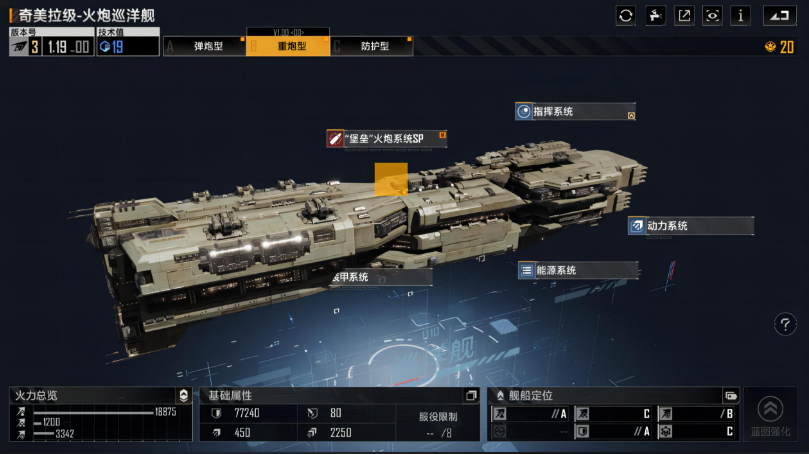Image resolution: width=809 pixels, height=454 pixels.
Task: Click the spray paint gun icon
Action: click(655, 15)
